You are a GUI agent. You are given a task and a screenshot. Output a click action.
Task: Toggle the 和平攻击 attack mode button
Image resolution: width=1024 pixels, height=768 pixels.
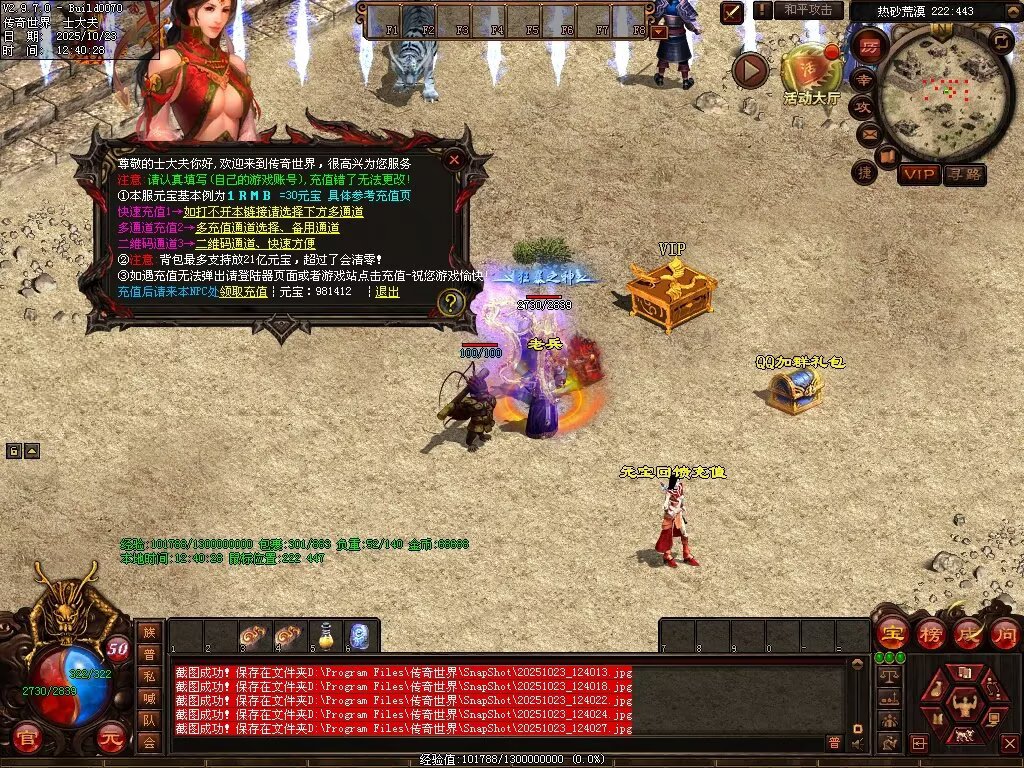807,10
